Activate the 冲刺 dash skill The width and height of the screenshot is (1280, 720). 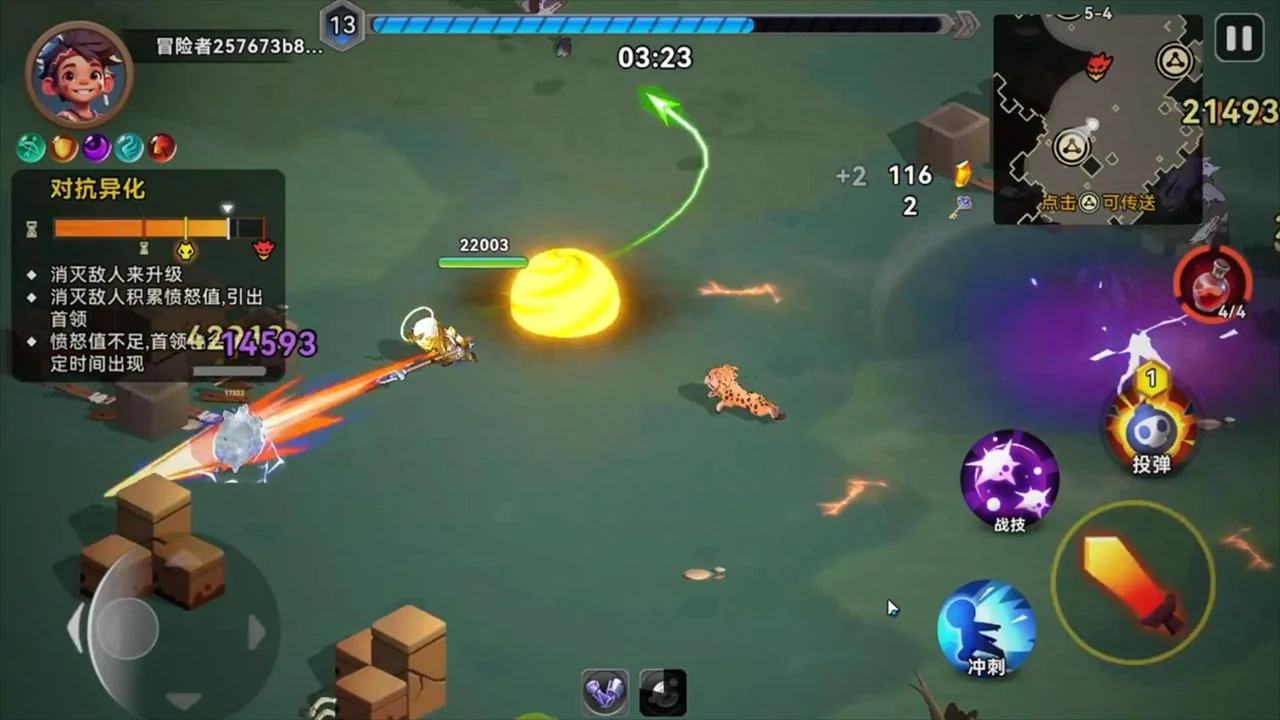tap(986, 628)
